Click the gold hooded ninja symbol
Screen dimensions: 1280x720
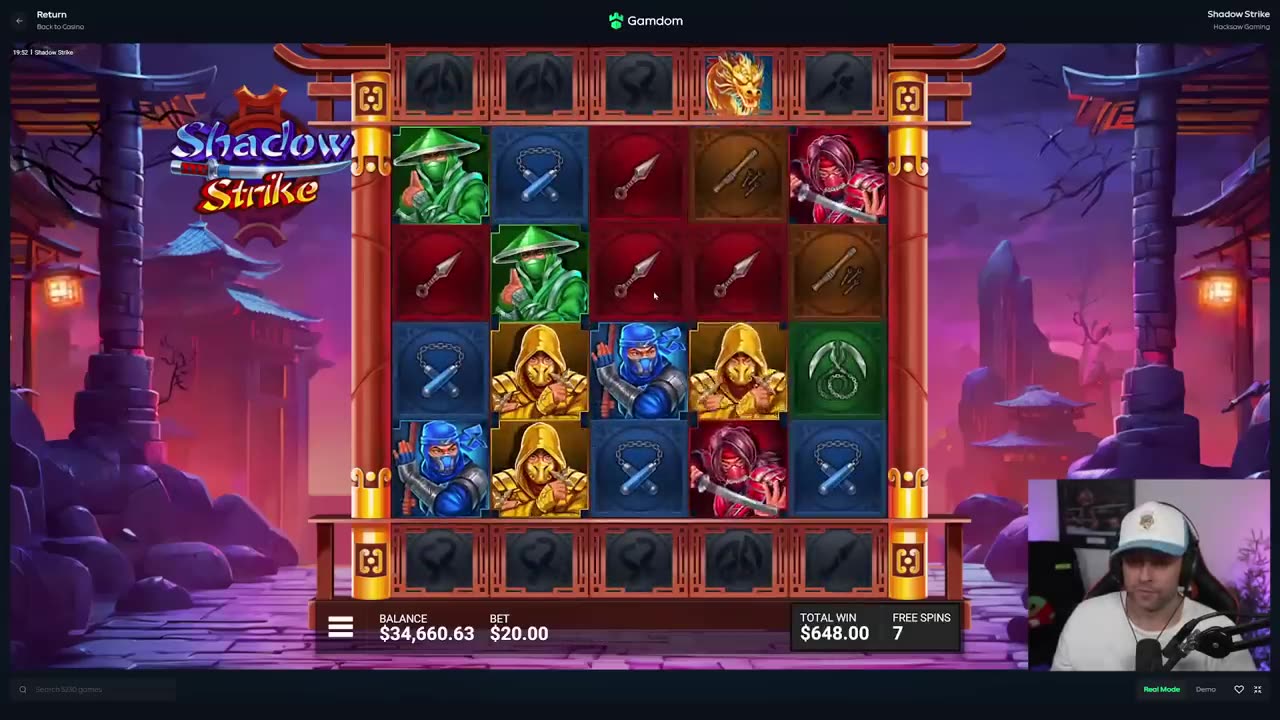[x=540, y=370]
